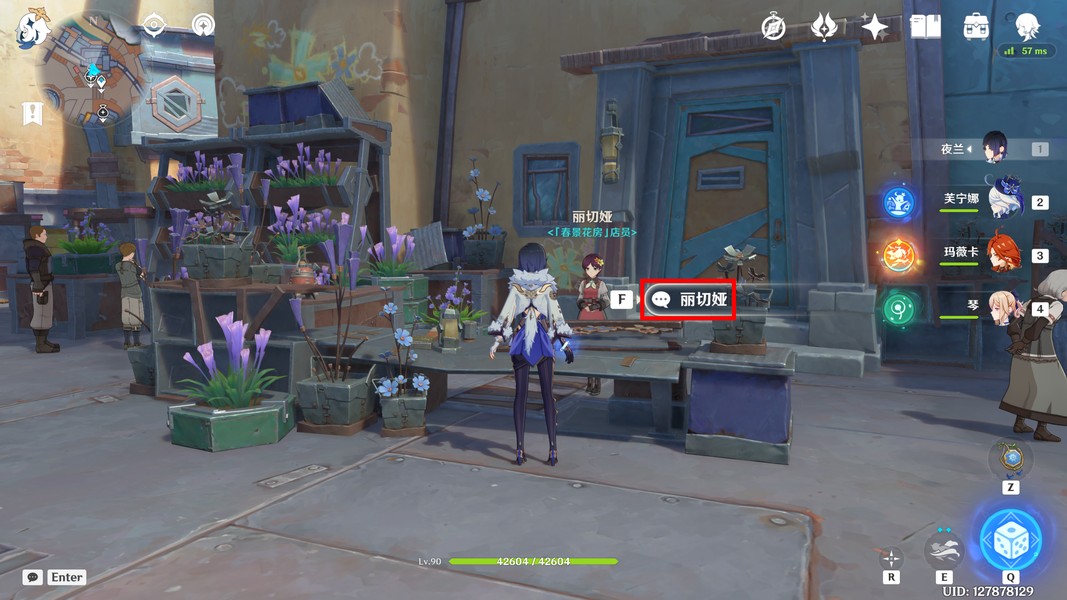Viewport: 1067px width, 600px height.
Task: Open the events four-point star icon
Action: (x=874, y=27)
